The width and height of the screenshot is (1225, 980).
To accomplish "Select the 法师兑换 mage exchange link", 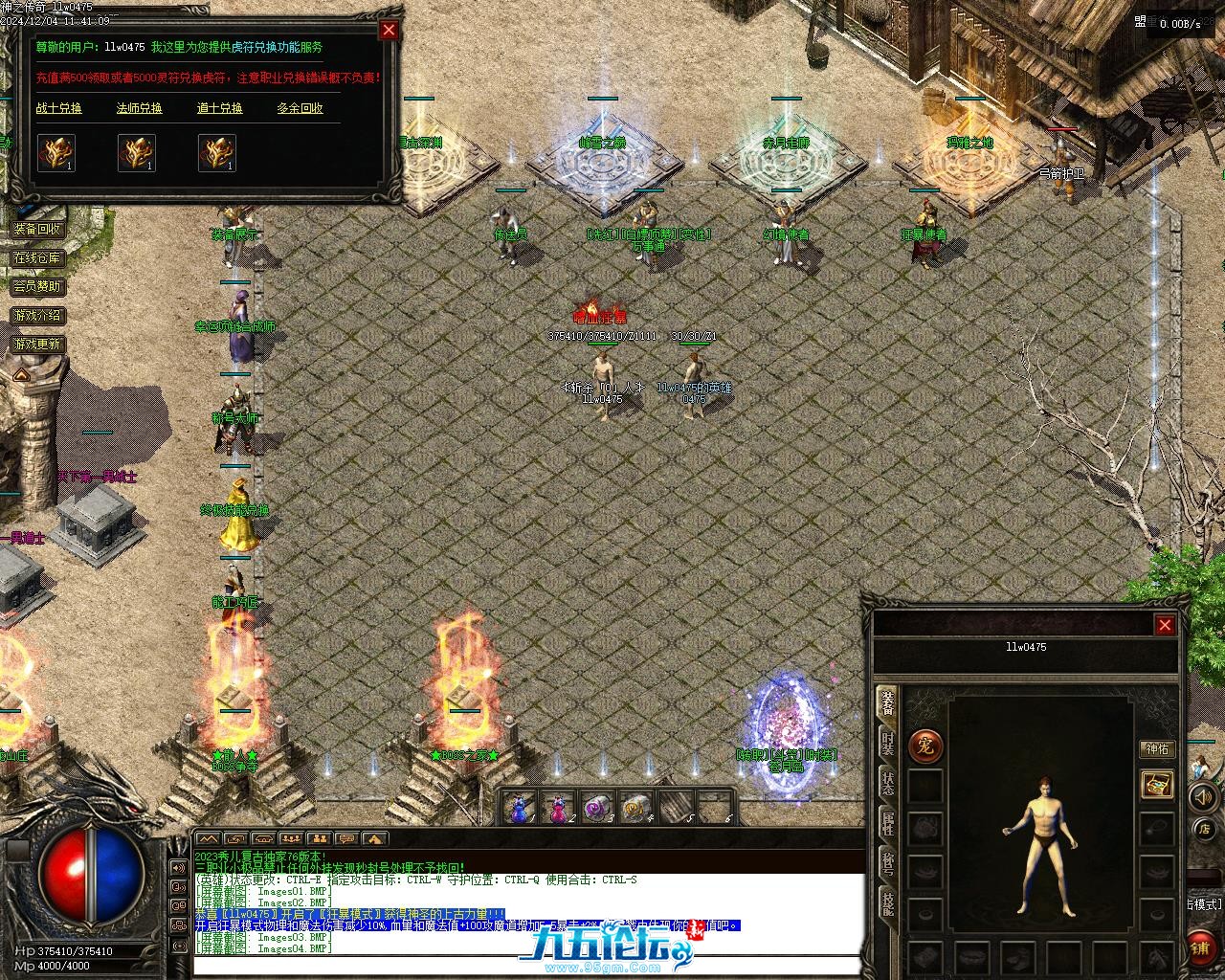I will coord(140,108).
